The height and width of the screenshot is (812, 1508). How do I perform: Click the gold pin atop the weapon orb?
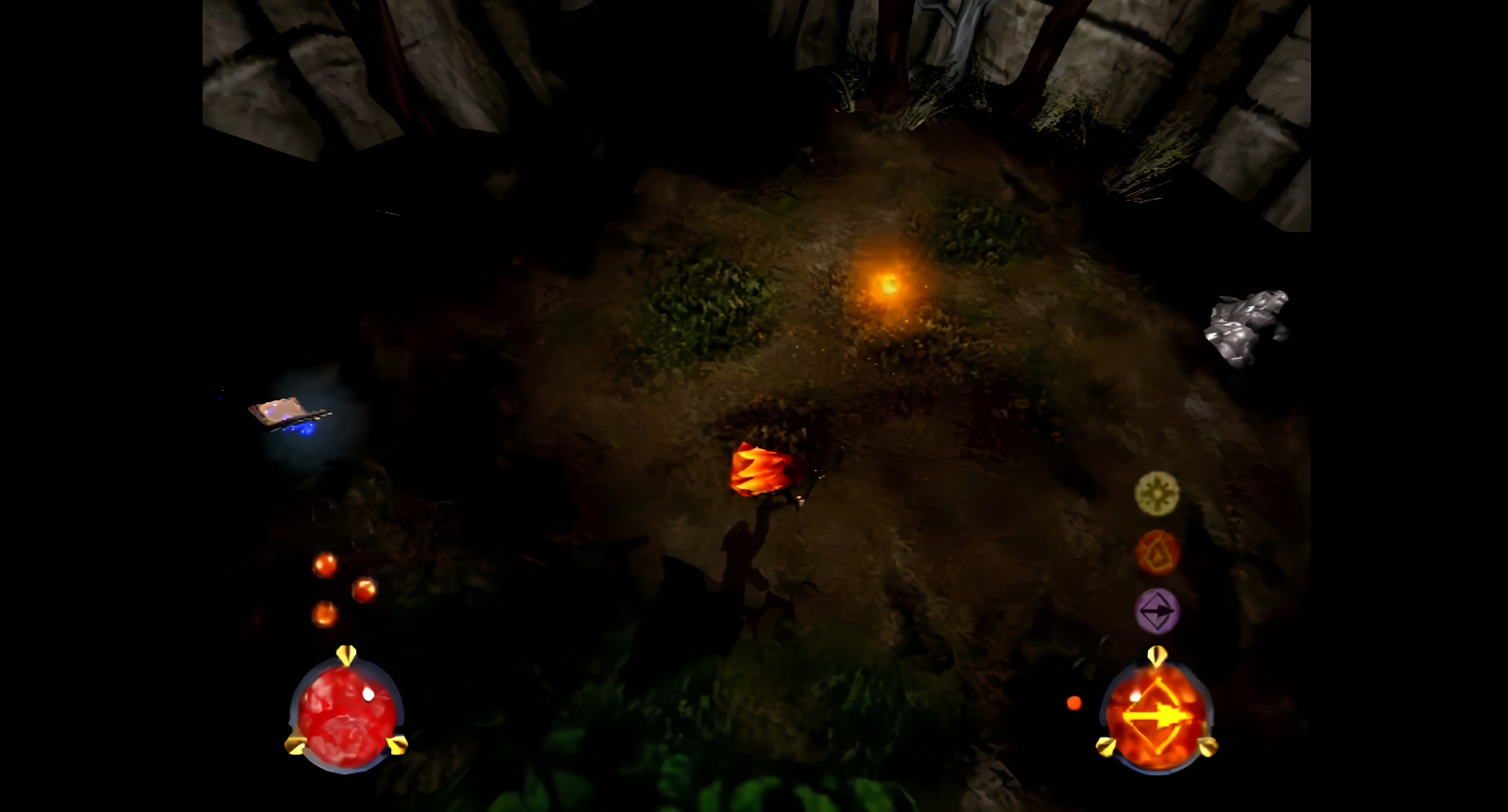coord(1156,657)
